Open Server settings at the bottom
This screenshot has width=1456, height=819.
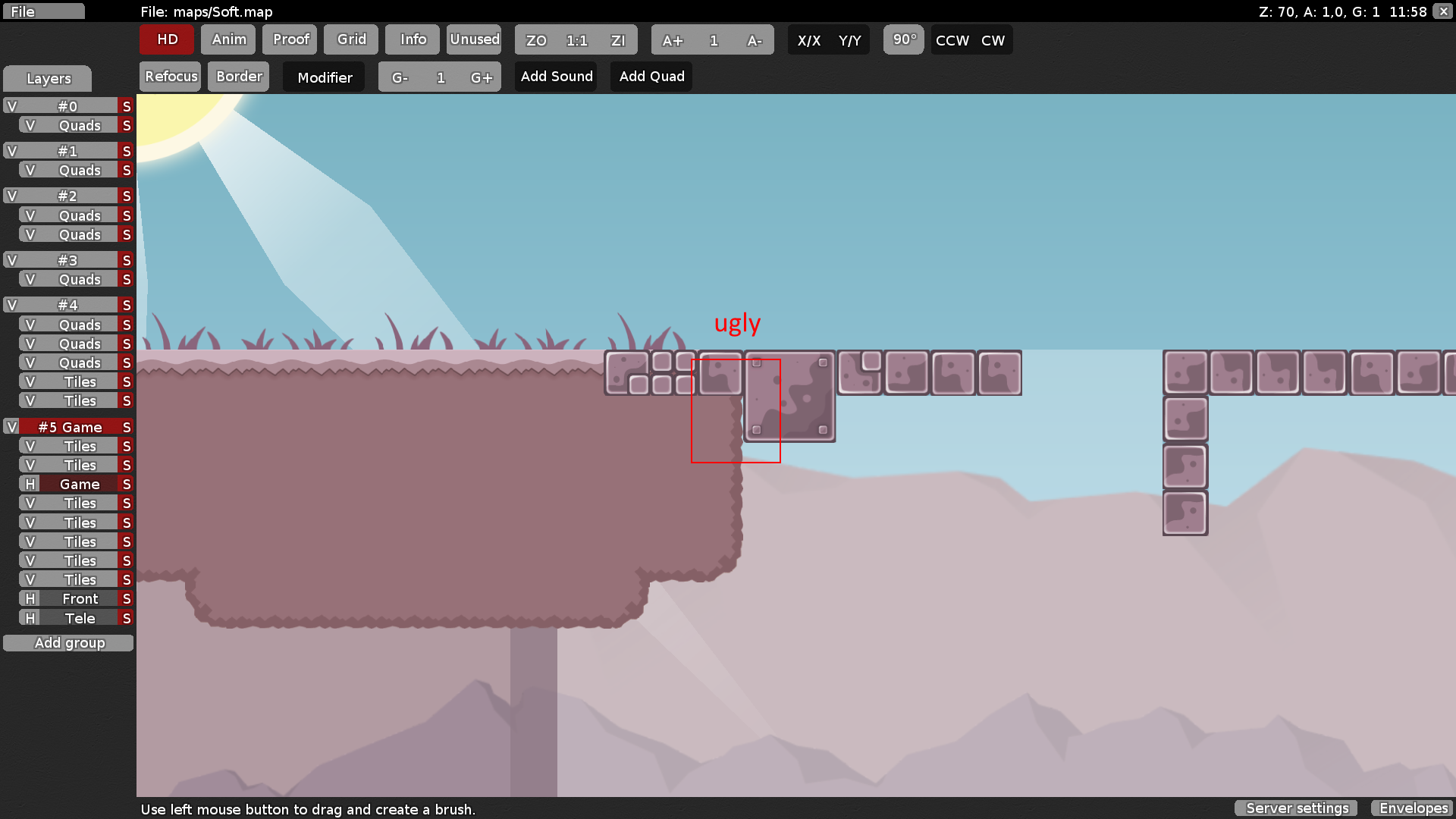(x=1296, y=808)
